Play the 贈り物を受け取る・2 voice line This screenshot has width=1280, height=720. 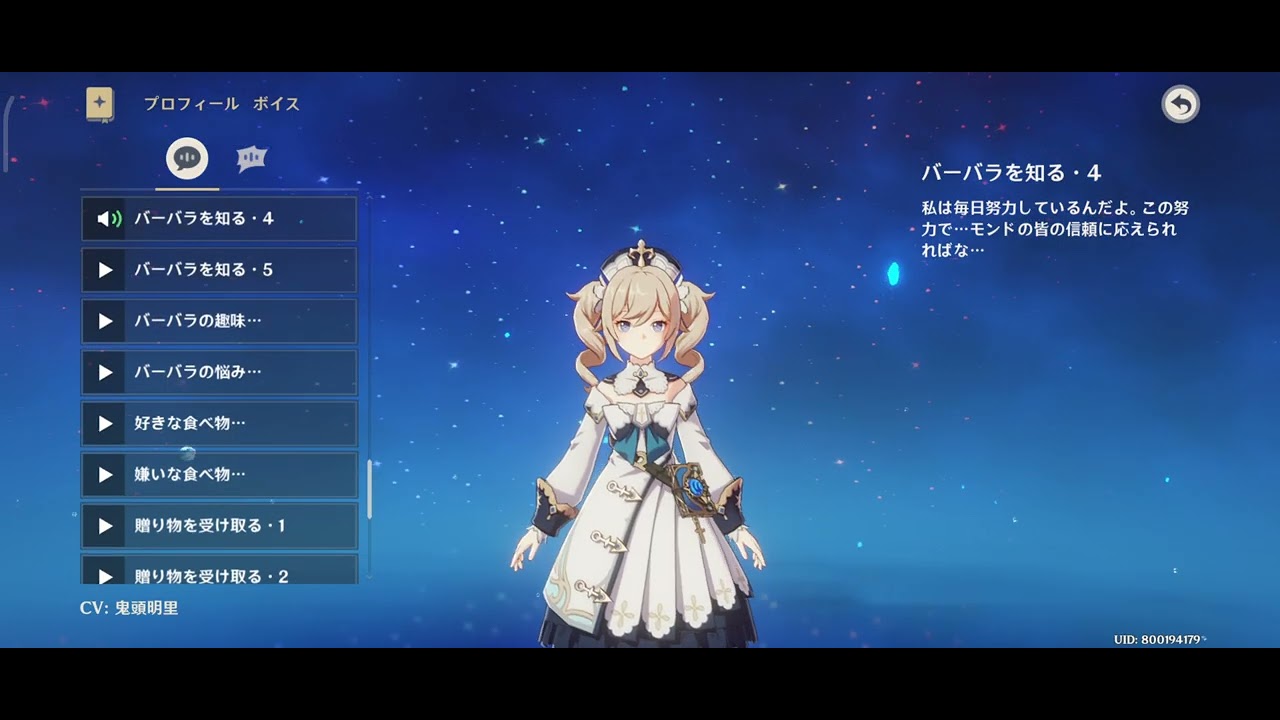coord(218,572)
